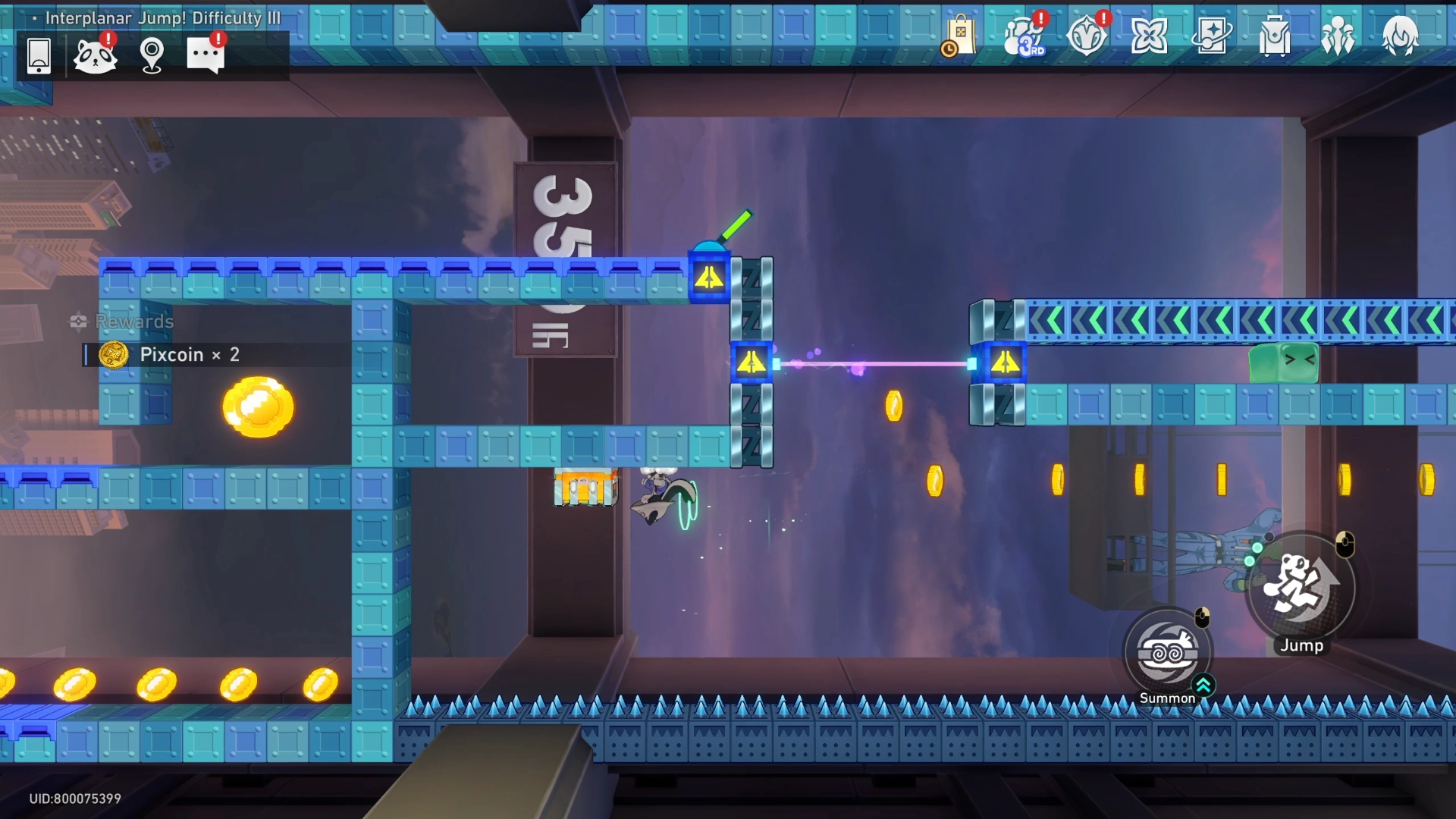Open the backpack inventory icon

pyautogui.click(x=1275, y=36)
